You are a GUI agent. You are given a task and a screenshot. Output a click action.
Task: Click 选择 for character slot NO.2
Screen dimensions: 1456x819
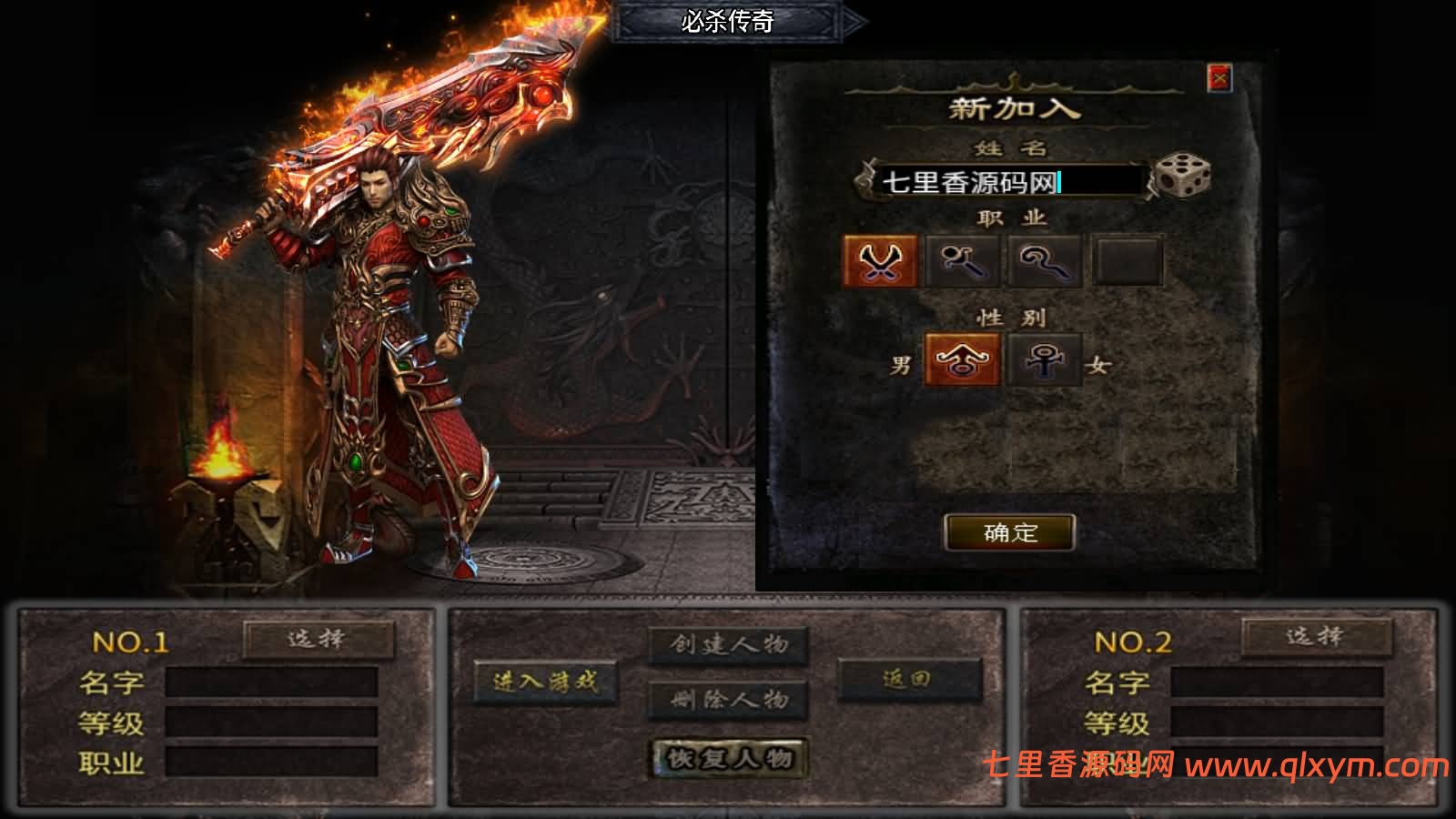[x=1316, y=637]
